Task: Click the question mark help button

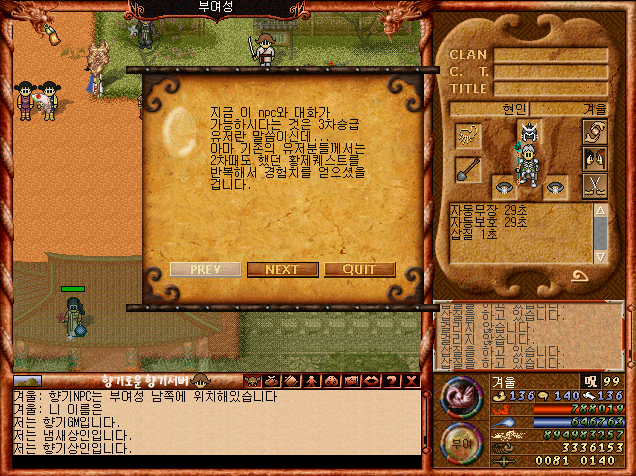Action: [x=392, y=380]
